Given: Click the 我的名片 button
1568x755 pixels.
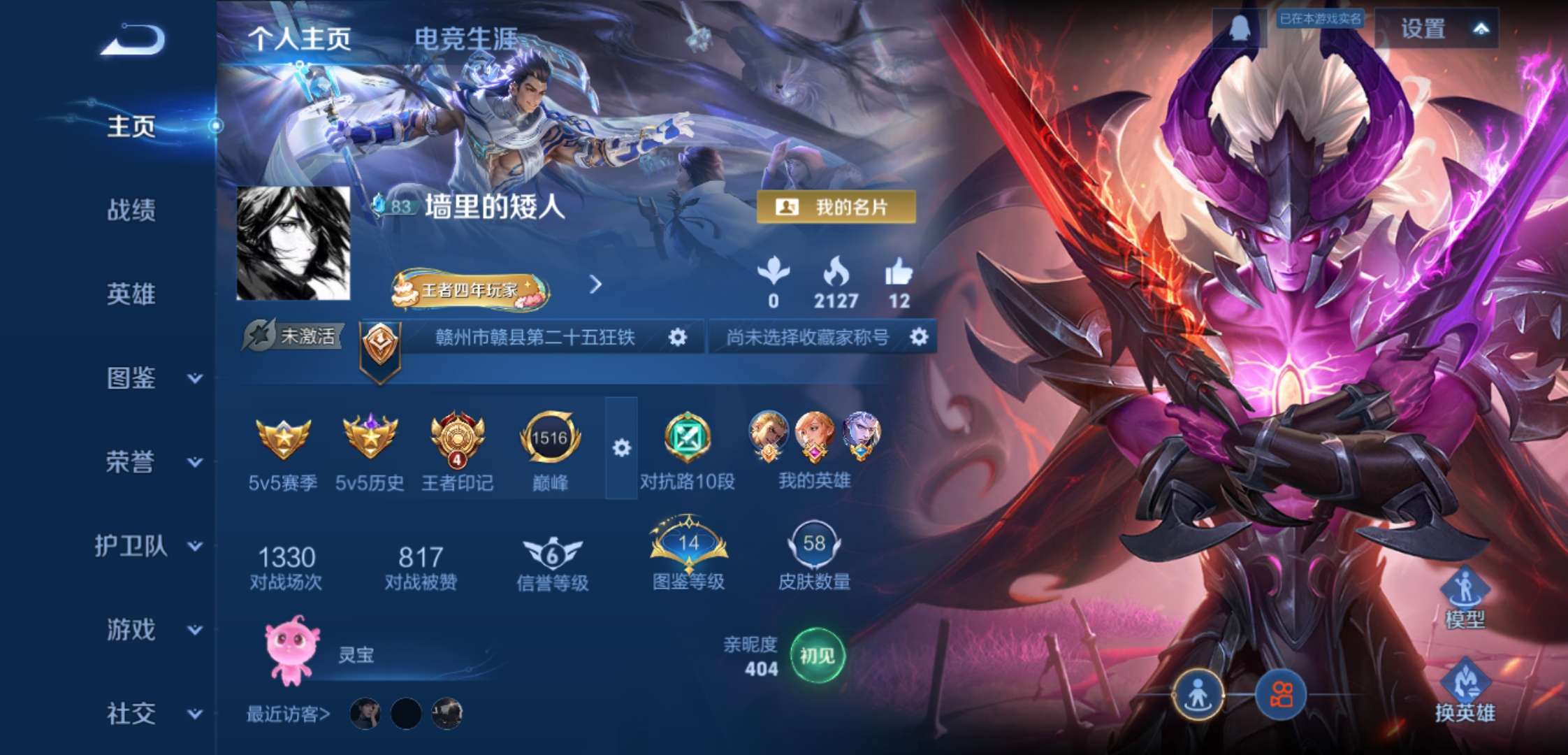Looking at the screenshot, I should [x=838, y=206].
